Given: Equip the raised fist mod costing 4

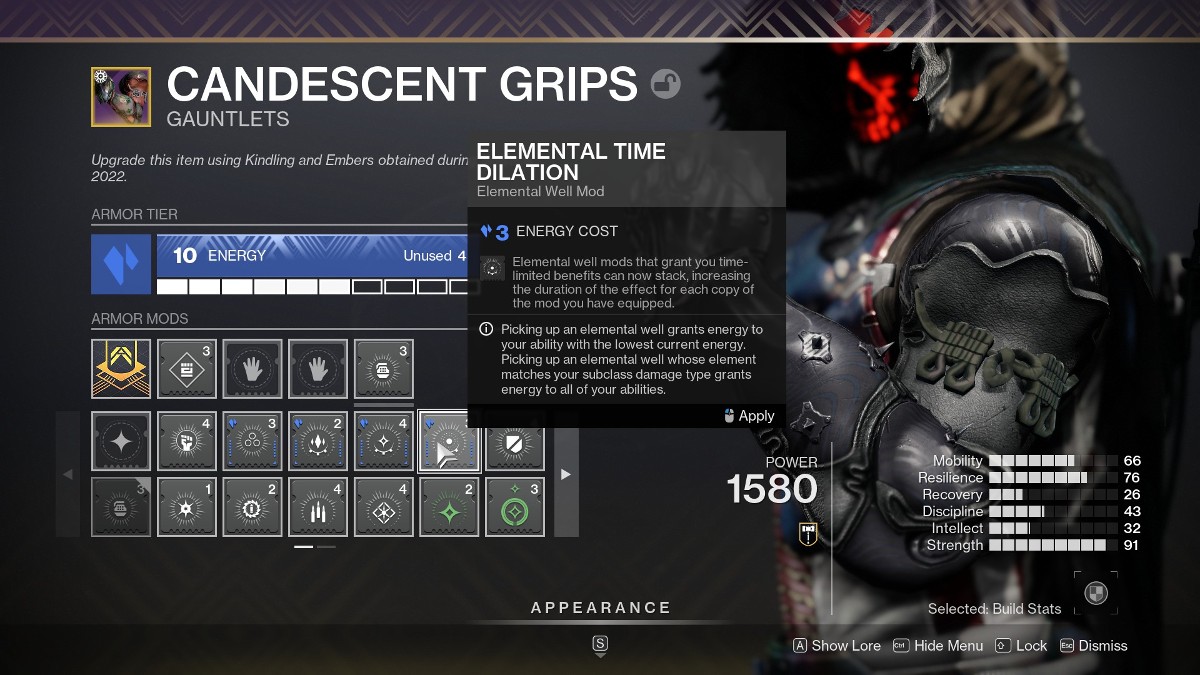Looking at the screenshot, I should tap(186, 441).
